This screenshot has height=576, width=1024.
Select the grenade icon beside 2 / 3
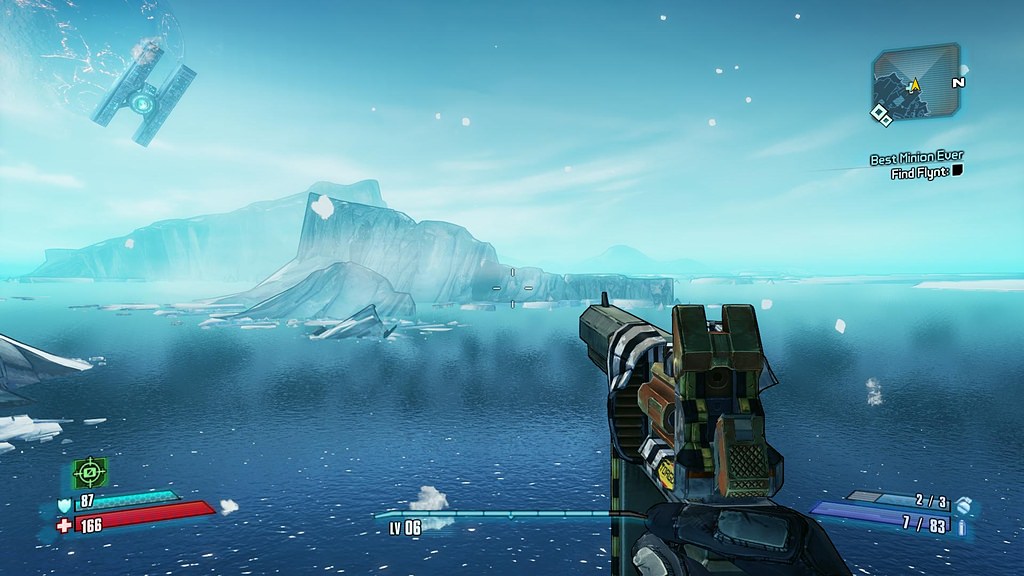tap(963, 506)
